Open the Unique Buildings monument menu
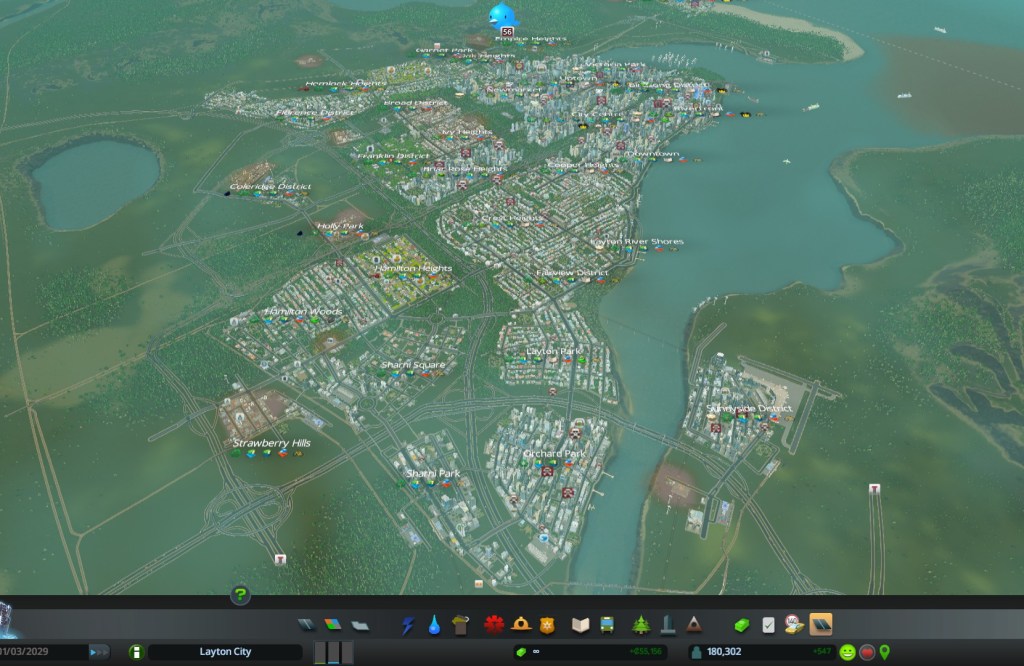Image resolution: width=1024 pixels, height=666 pixels. [667, 626]
